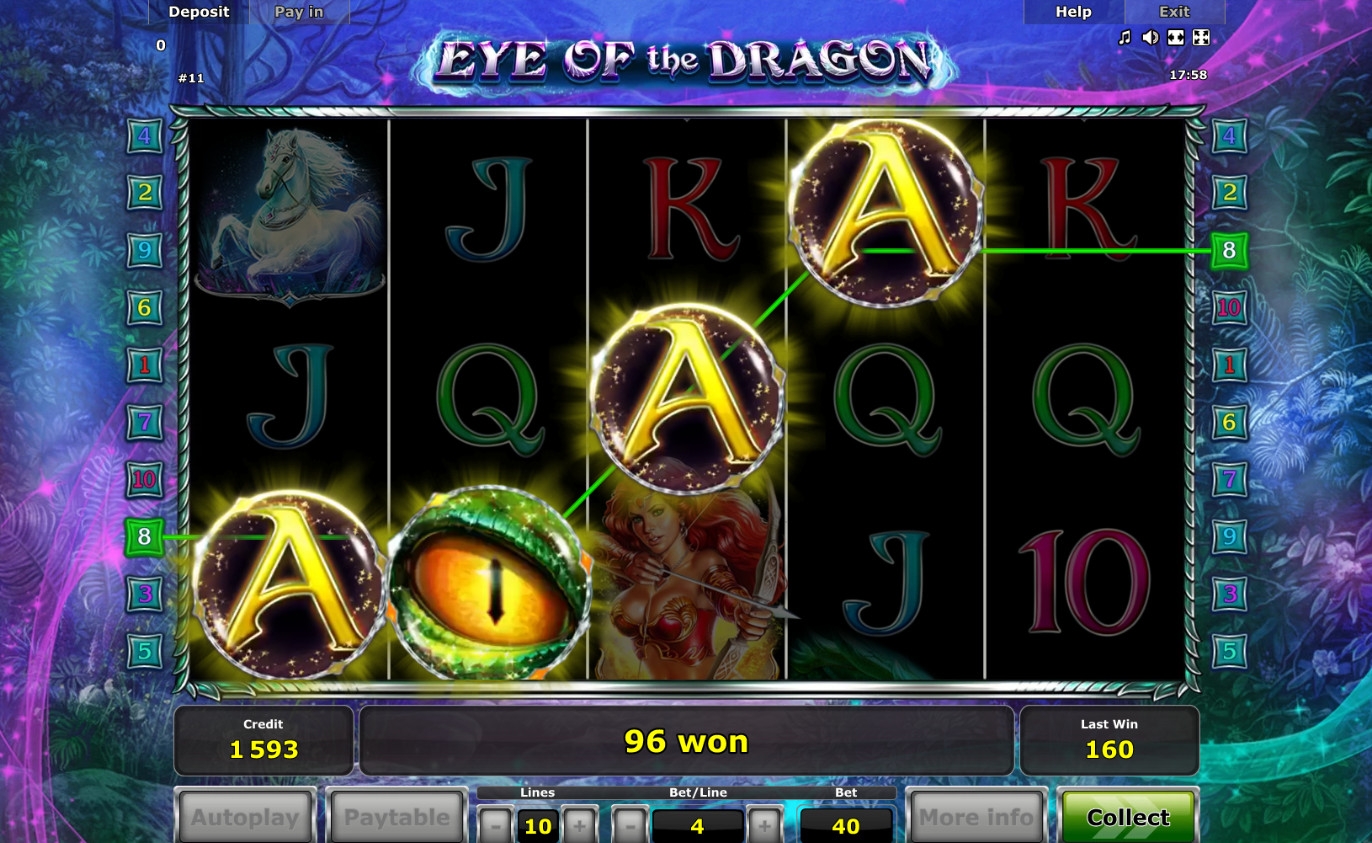This screenshot has width=1372, height=843.
Task: Click the horizontal-arrows stretch screen icon
Action: 1176,38
